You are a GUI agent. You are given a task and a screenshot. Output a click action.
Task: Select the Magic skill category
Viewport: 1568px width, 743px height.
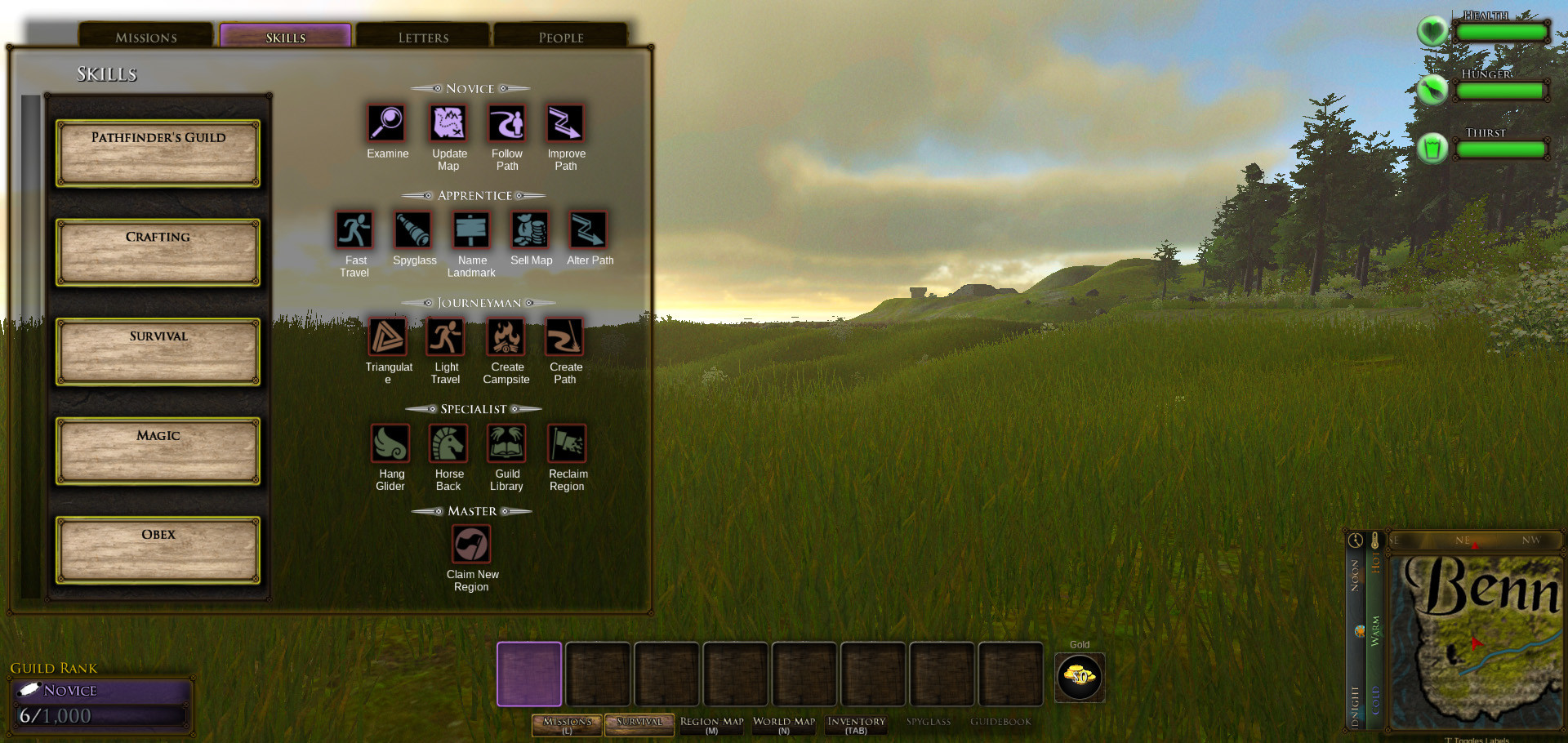coord(158,452)
